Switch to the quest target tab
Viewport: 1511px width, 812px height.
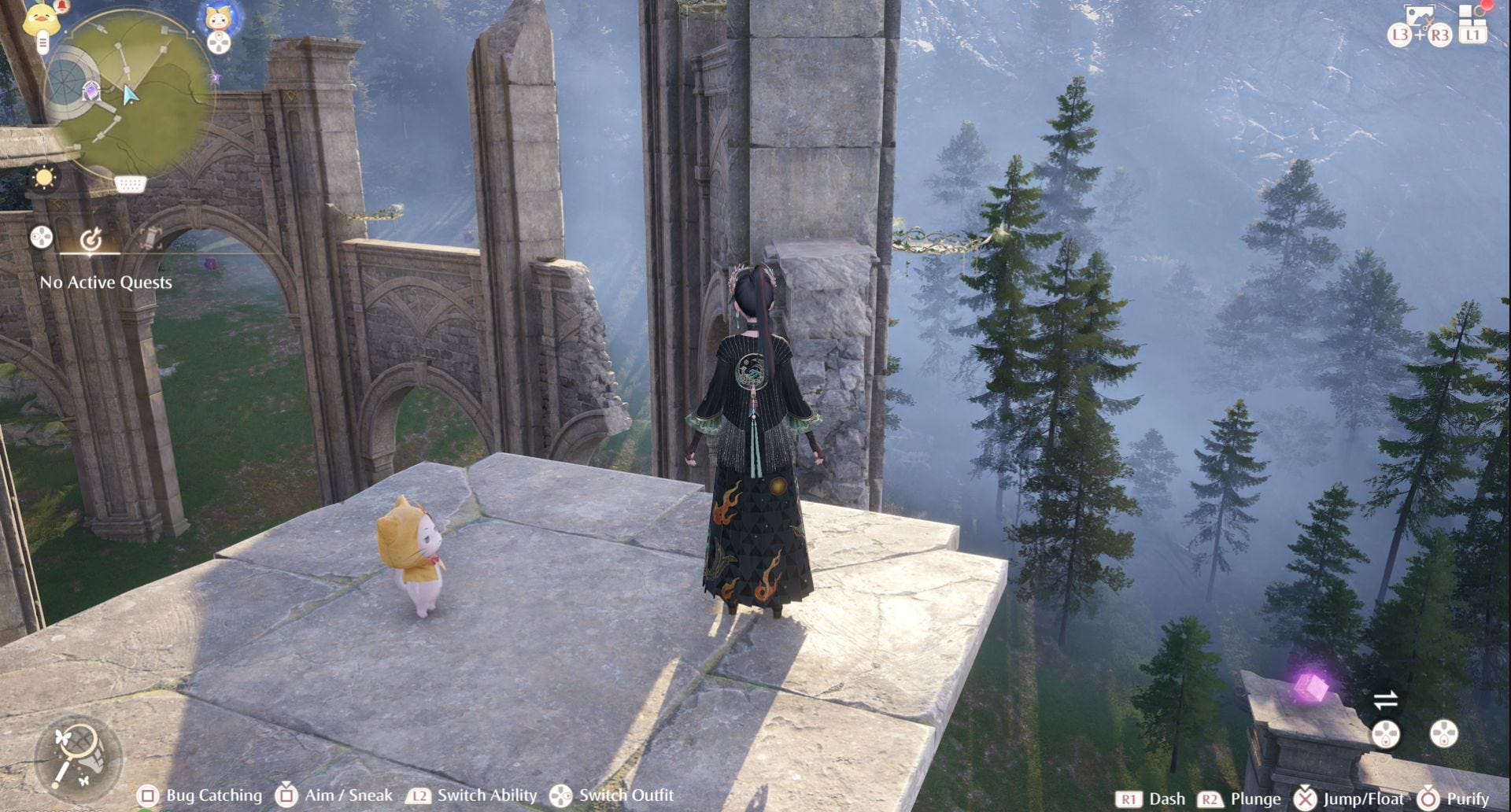click(91, 238)
